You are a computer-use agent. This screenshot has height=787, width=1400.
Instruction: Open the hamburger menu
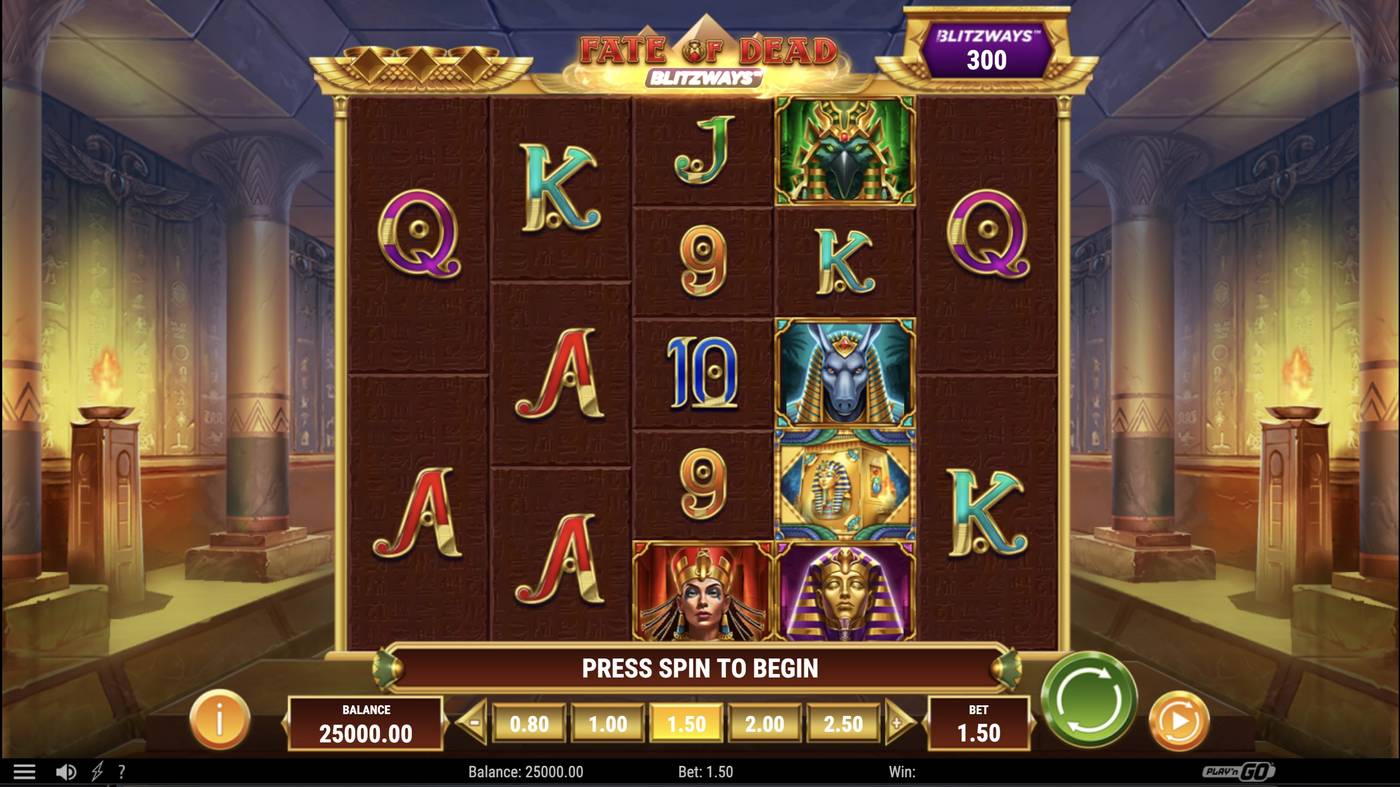(x=24, y=772)
